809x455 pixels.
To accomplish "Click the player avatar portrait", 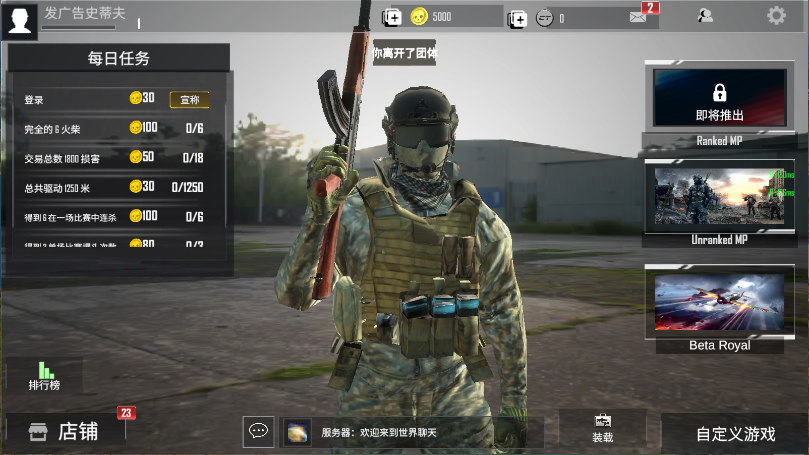I will click(21, 20).
